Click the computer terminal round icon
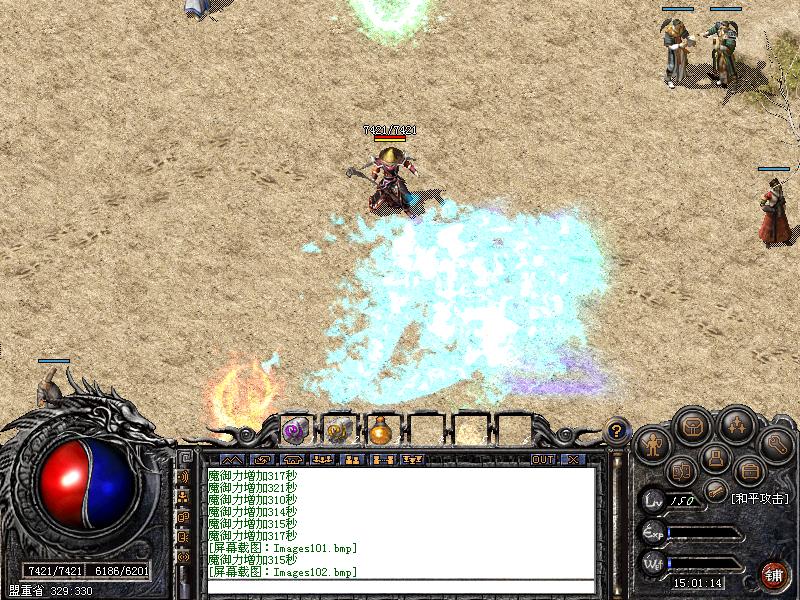Viewport: 800px width, 600px height. click(x=714, y=458)
